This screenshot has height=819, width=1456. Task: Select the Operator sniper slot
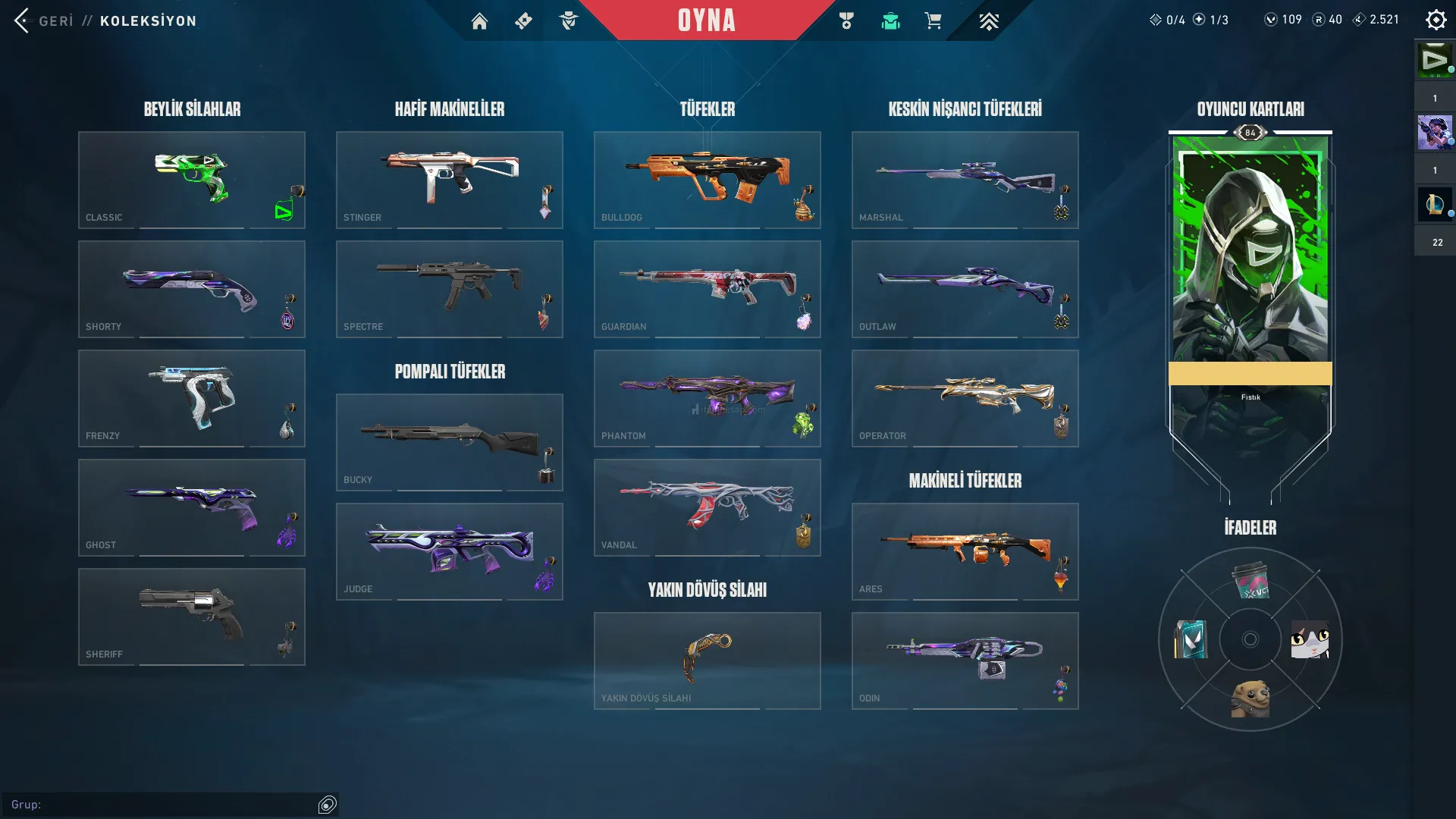tap(965, 398)
